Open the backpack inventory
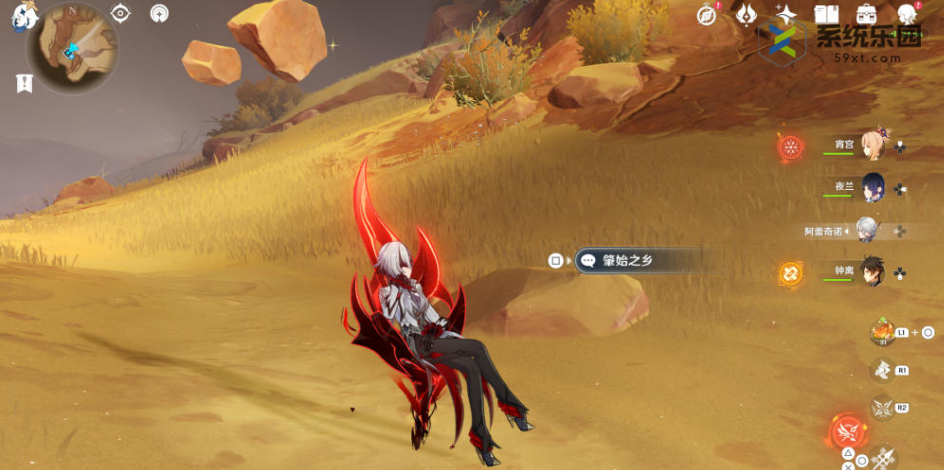 [867, 14]
